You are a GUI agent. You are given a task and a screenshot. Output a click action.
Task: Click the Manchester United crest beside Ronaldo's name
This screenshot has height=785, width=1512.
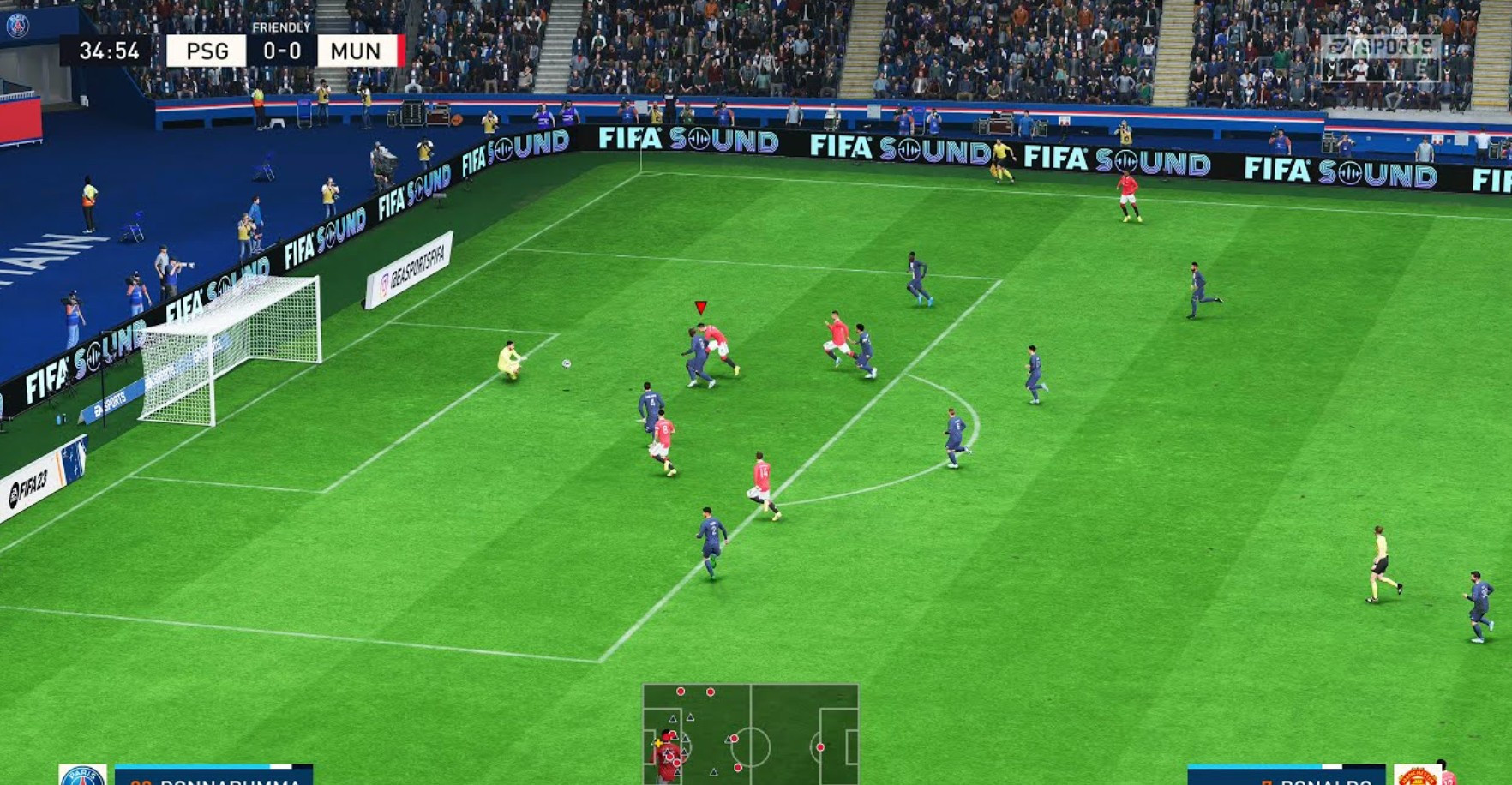click(1417, 776)
